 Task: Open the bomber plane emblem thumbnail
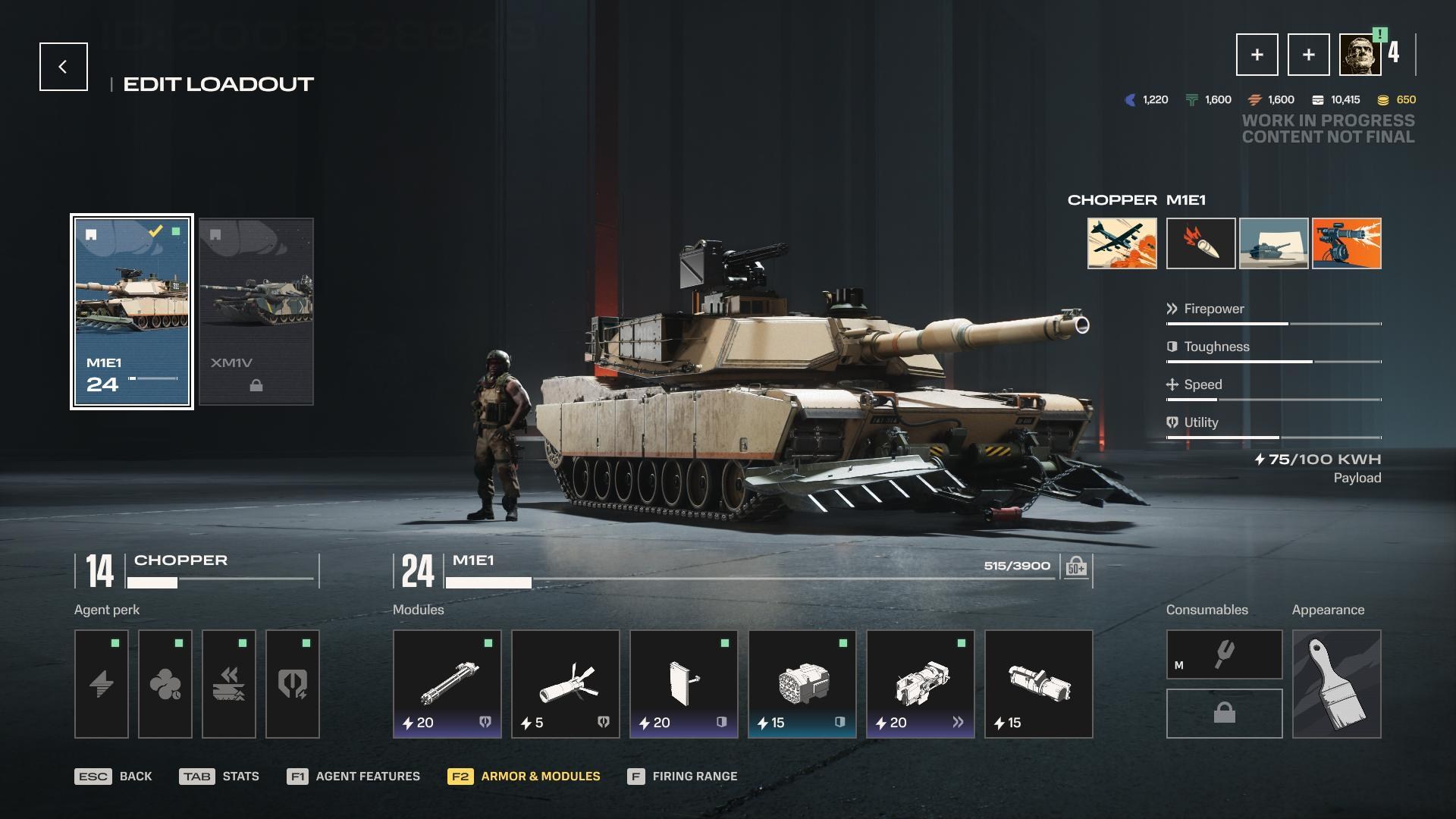click(1121, 244)
